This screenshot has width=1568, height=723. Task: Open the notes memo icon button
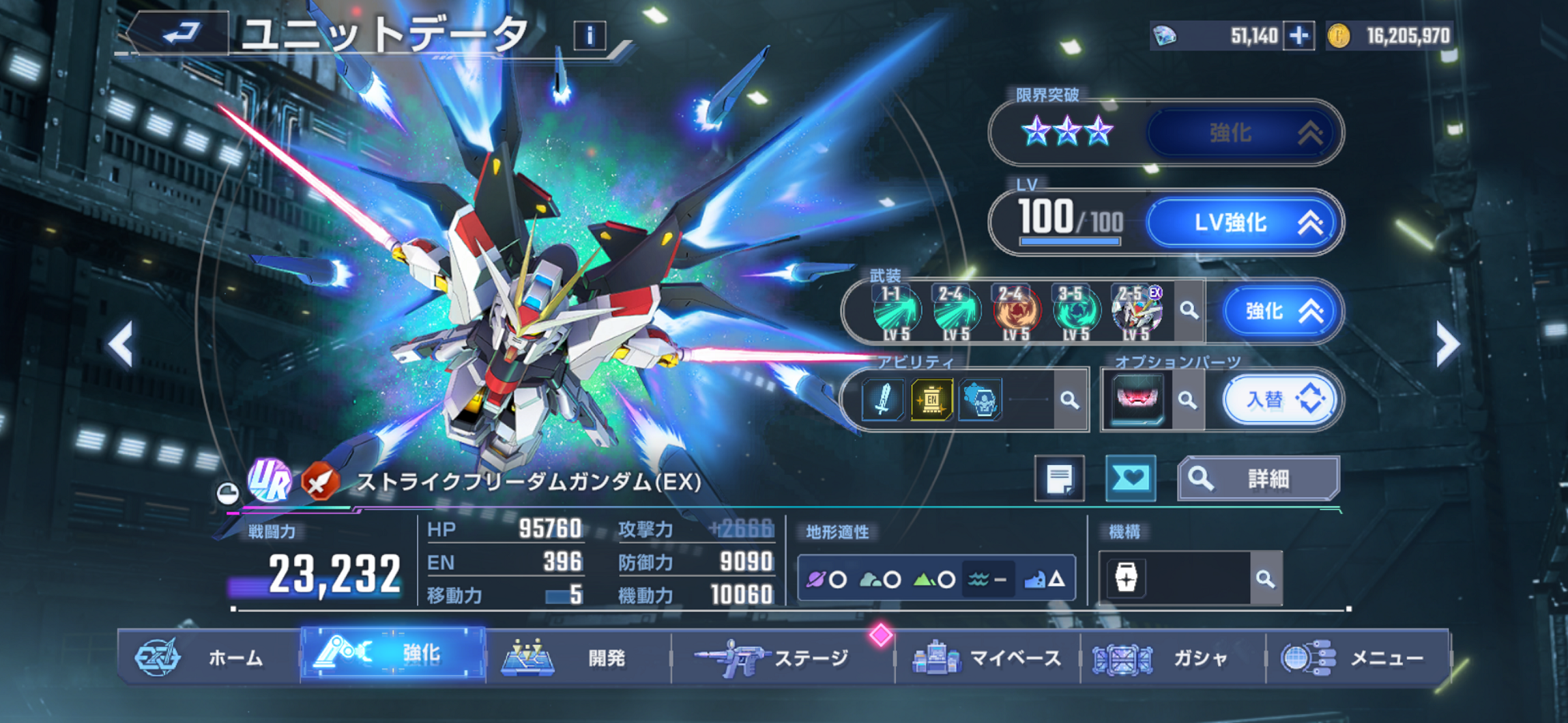[1059, 479]
